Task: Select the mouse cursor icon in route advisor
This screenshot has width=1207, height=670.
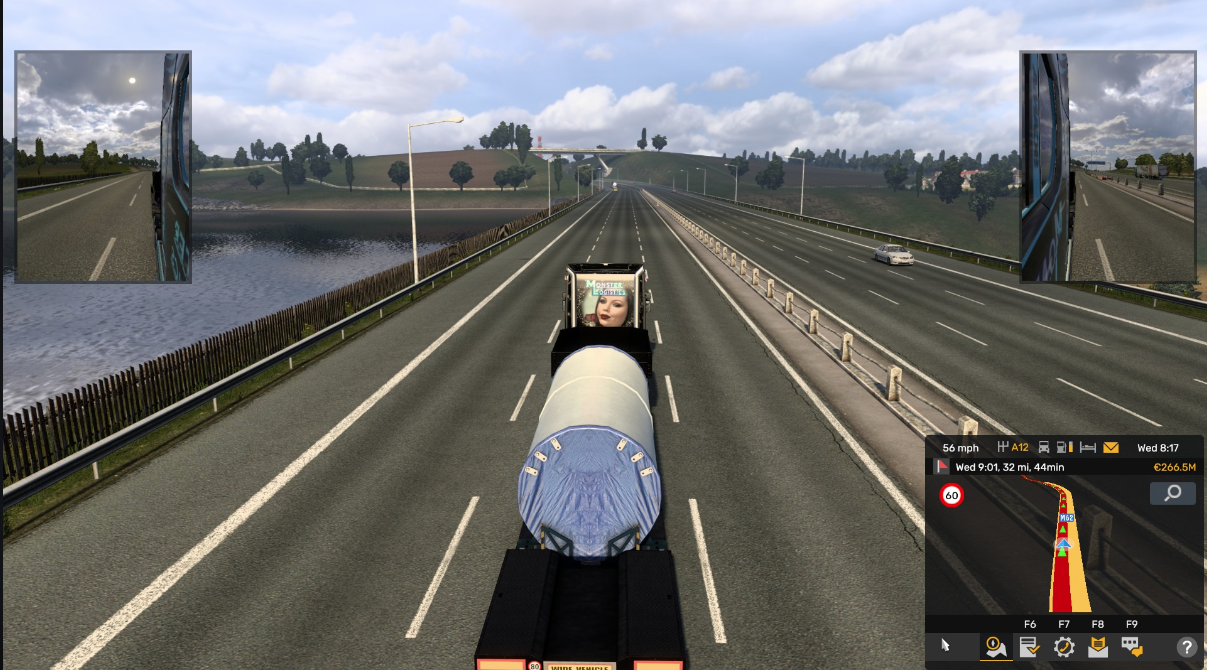Action: [x=946, y=647]
